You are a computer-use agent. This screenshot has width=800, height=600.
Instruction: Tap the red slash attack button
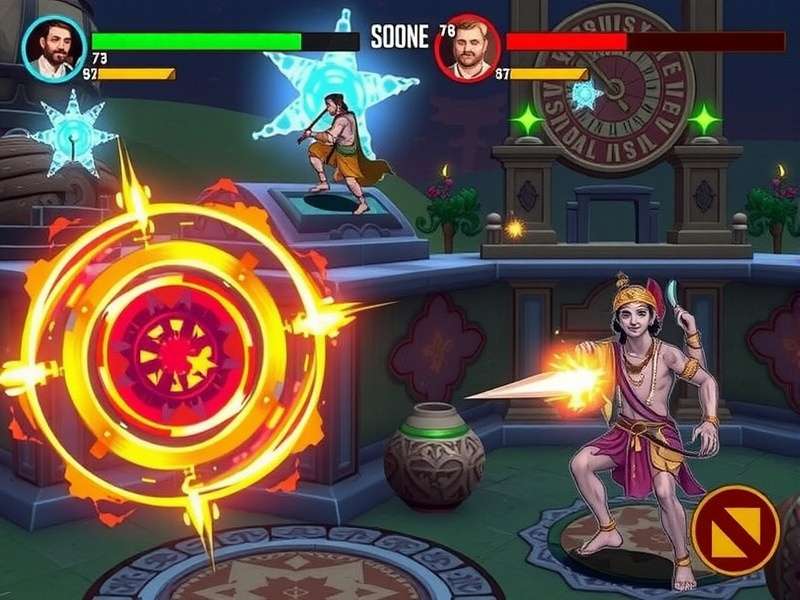tap(735, 529)
